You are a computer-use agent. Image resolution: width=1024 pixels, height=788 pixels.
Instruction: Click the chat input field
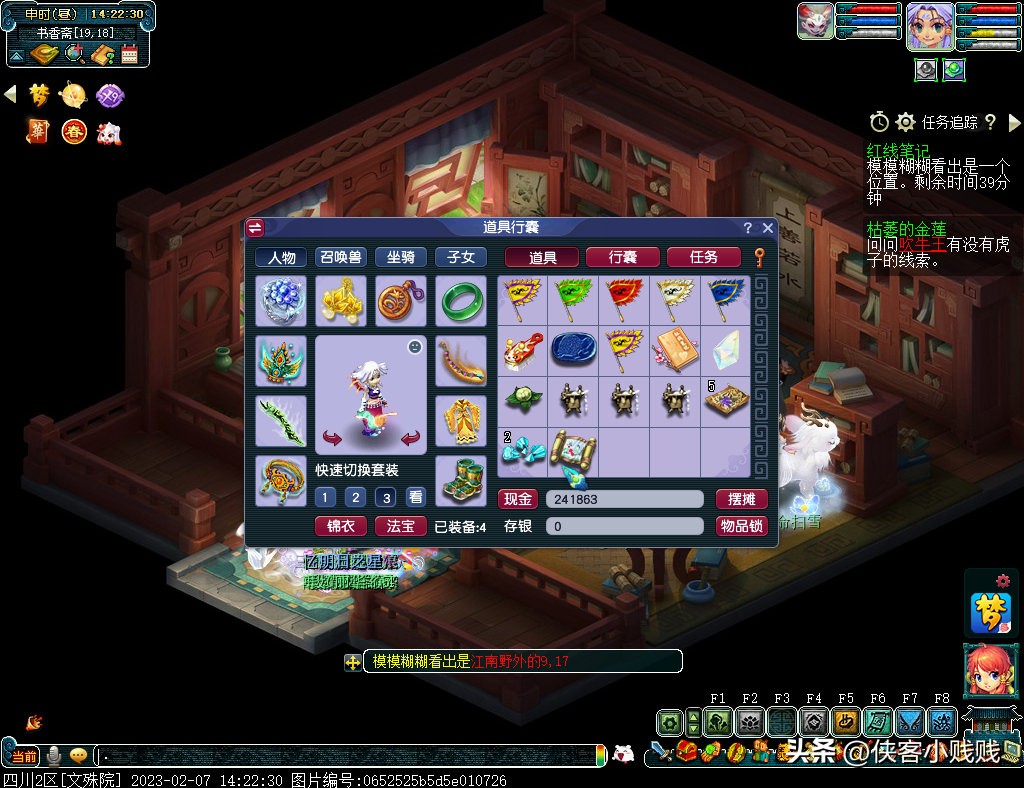point(350,755)
